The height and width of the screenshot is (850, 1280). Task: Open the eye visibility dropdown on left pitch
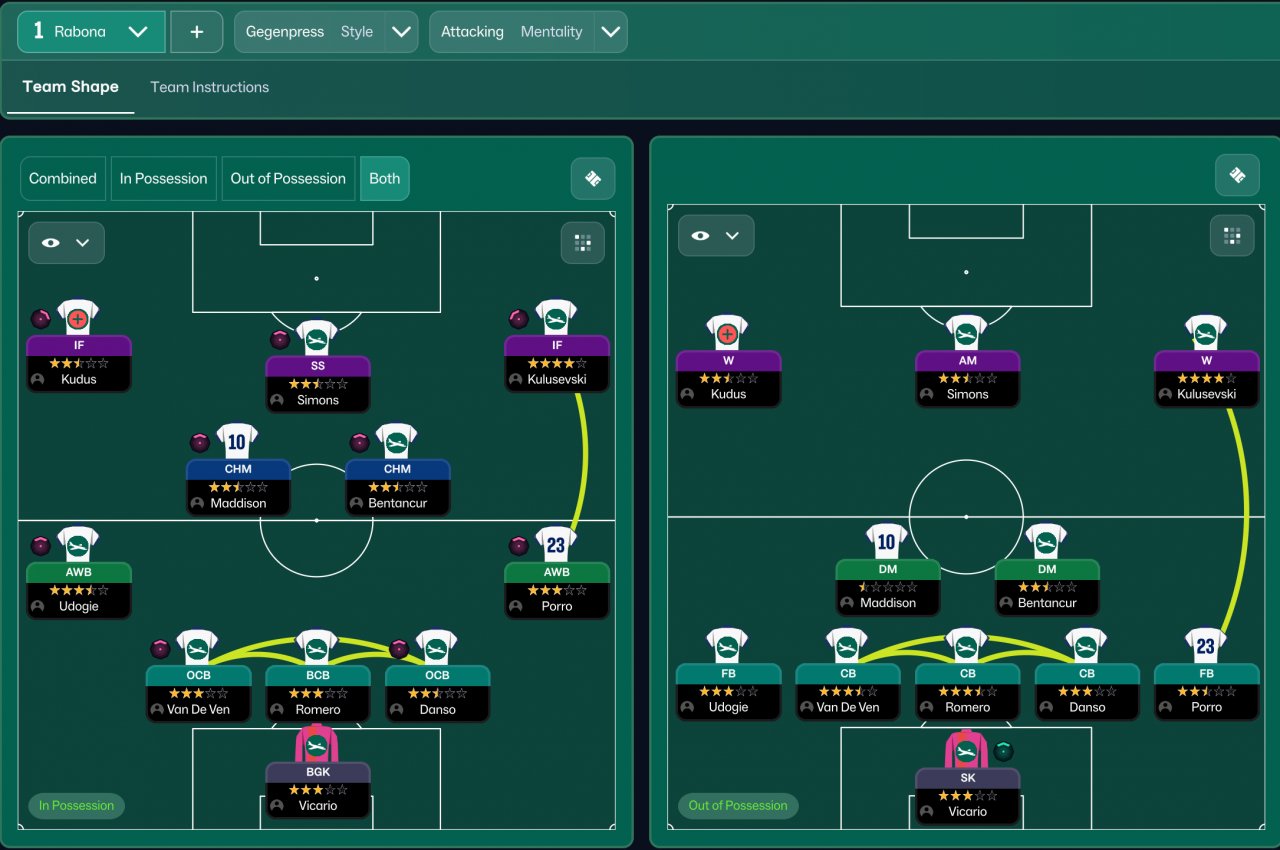66,243
